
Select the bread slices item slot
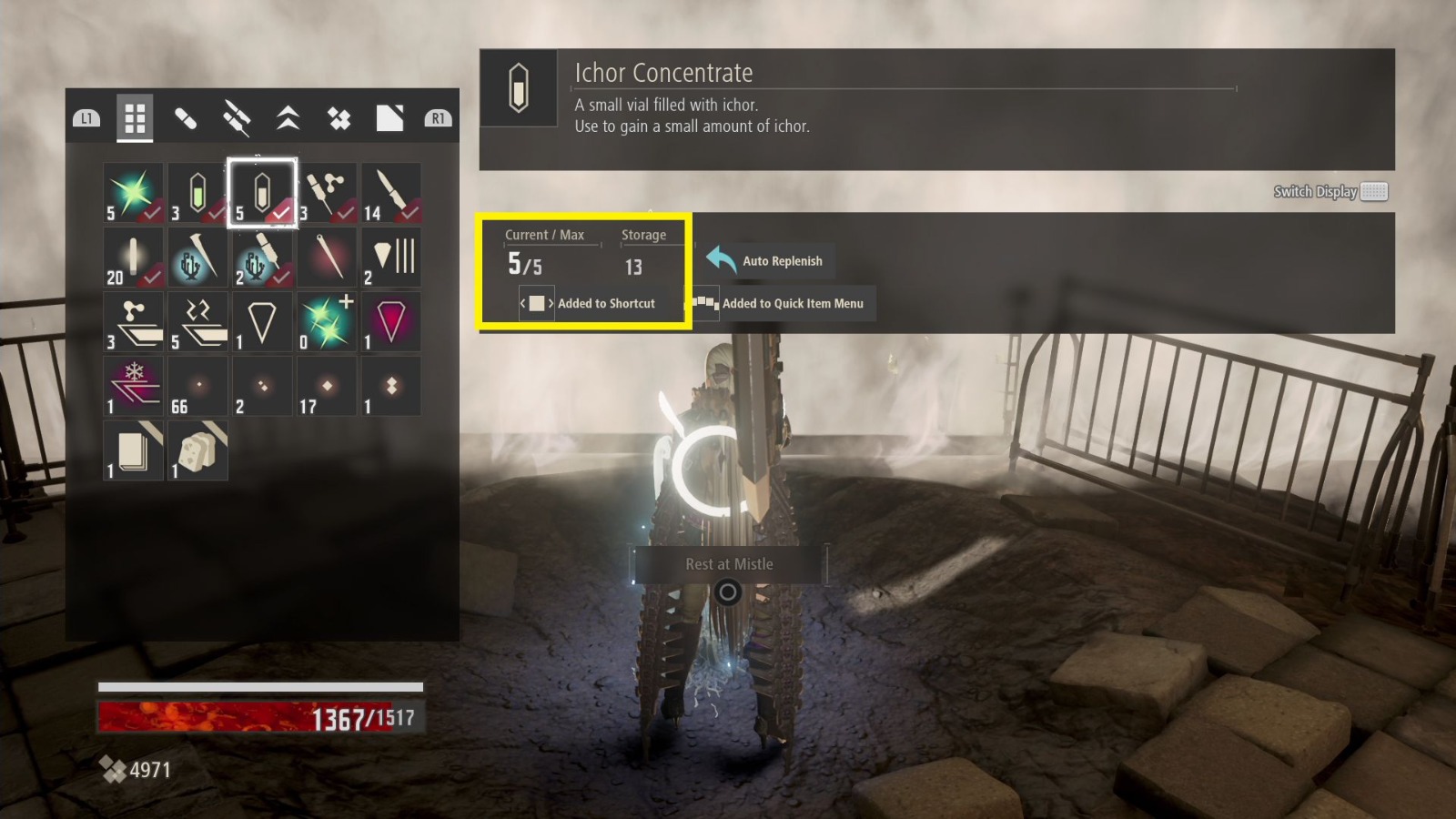point(197,450)
